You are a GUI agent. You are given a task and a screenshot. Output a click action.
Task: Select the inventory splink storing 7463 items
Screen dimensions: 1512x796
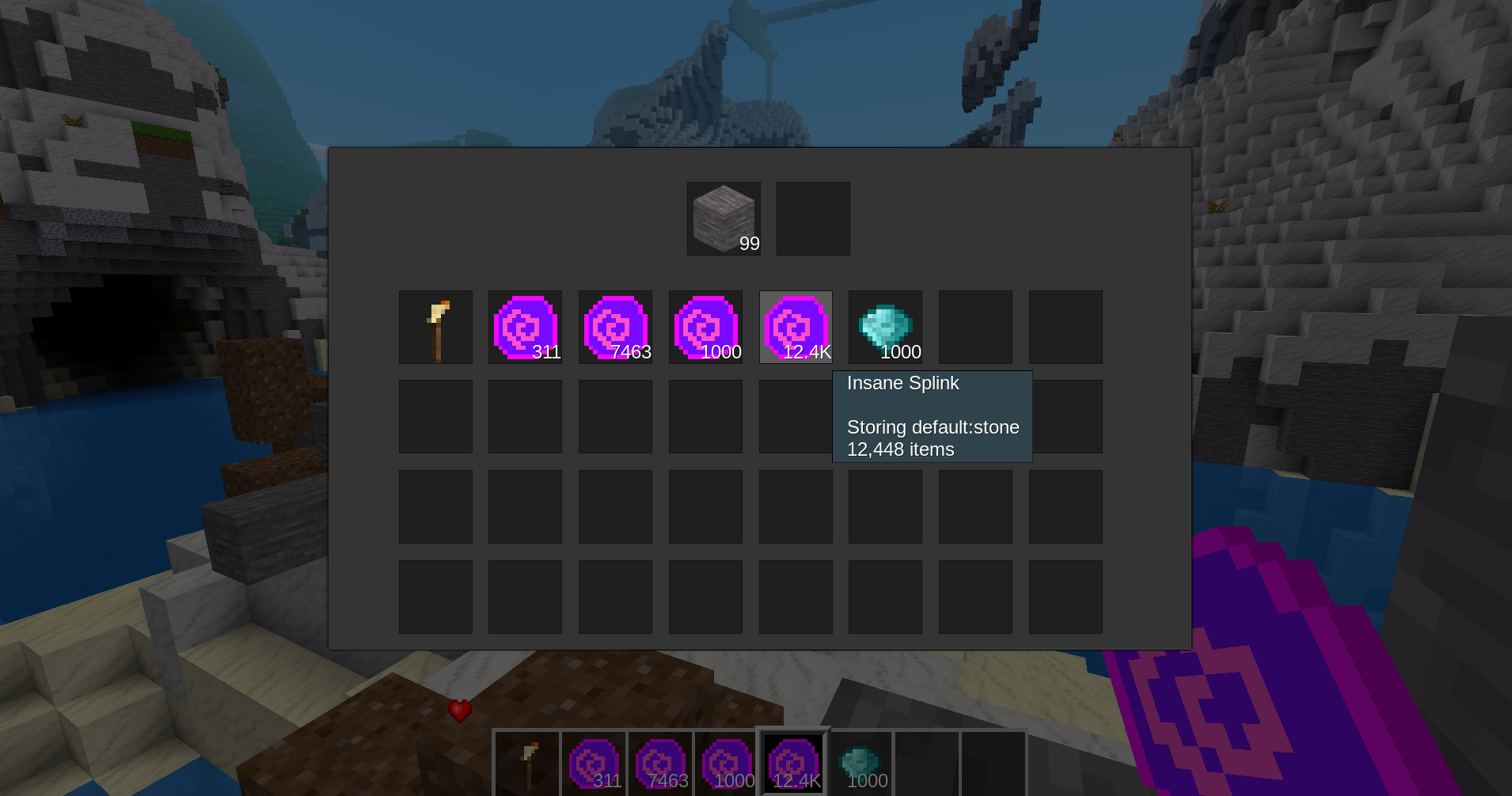pos(615,327)
